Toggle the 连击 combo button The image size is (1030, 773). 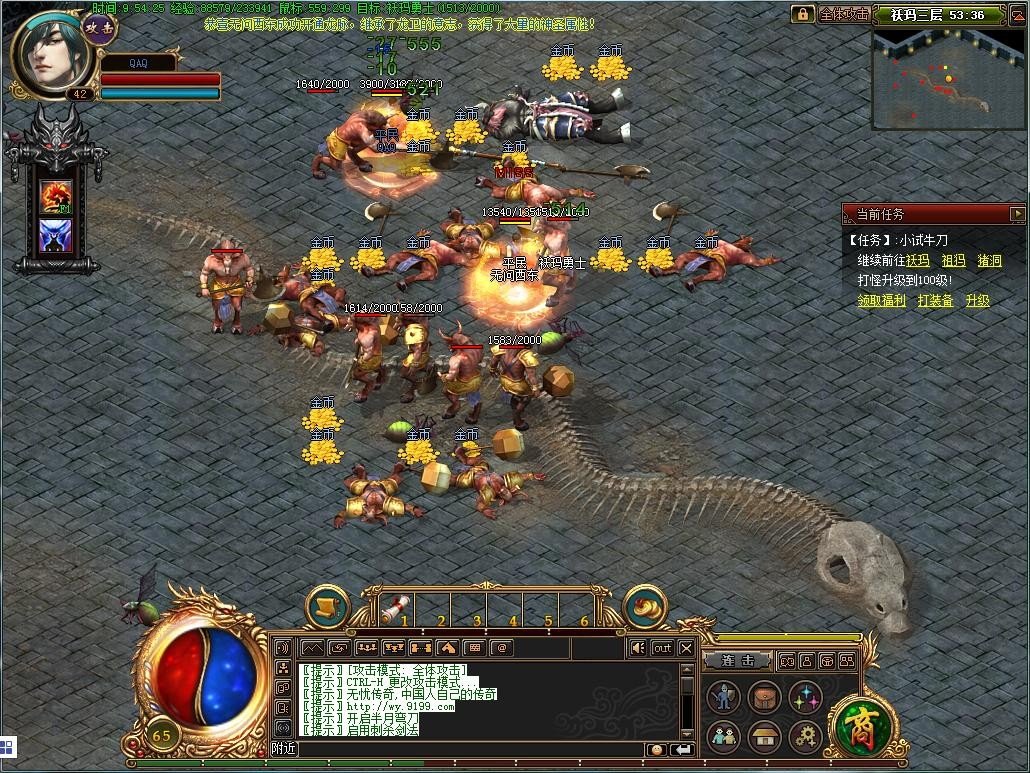click(736, 661)
